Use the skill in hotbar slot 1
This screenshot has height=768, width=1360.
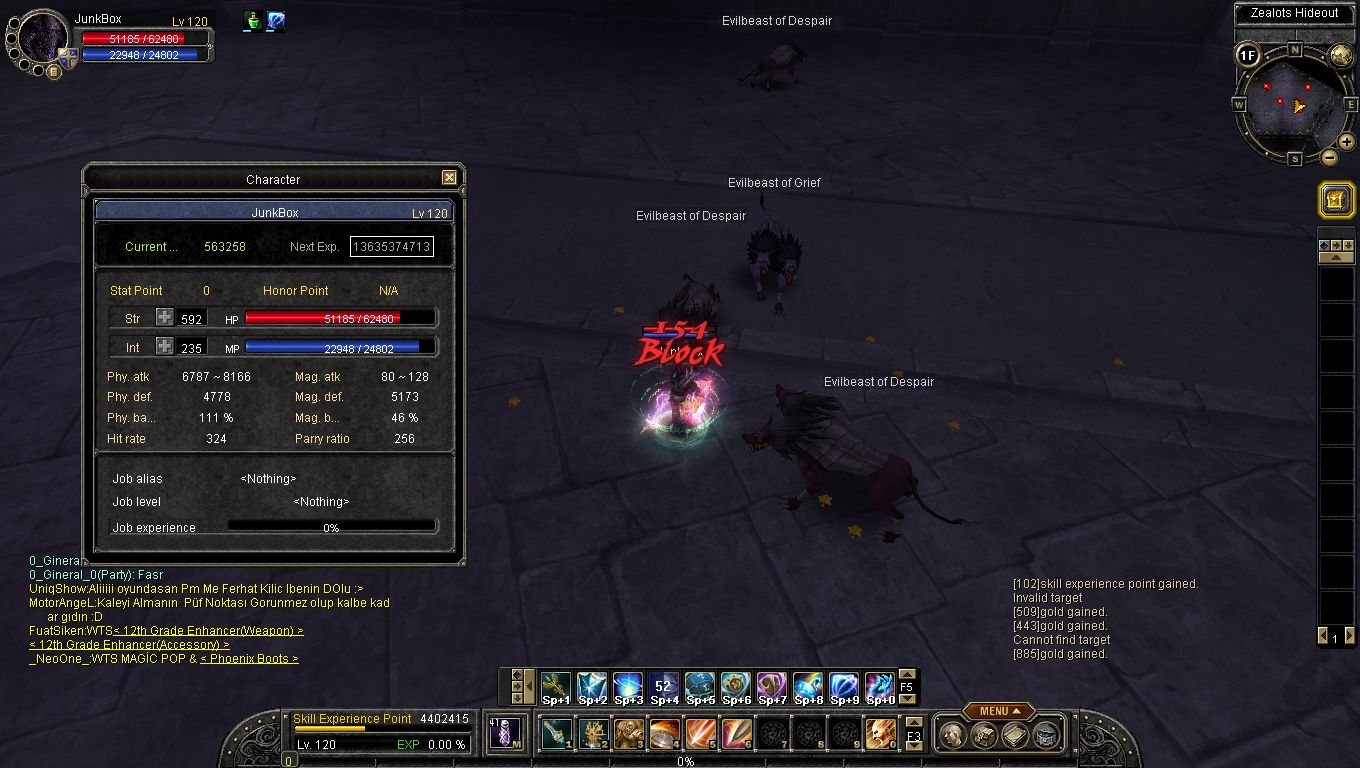pos(556,734)
